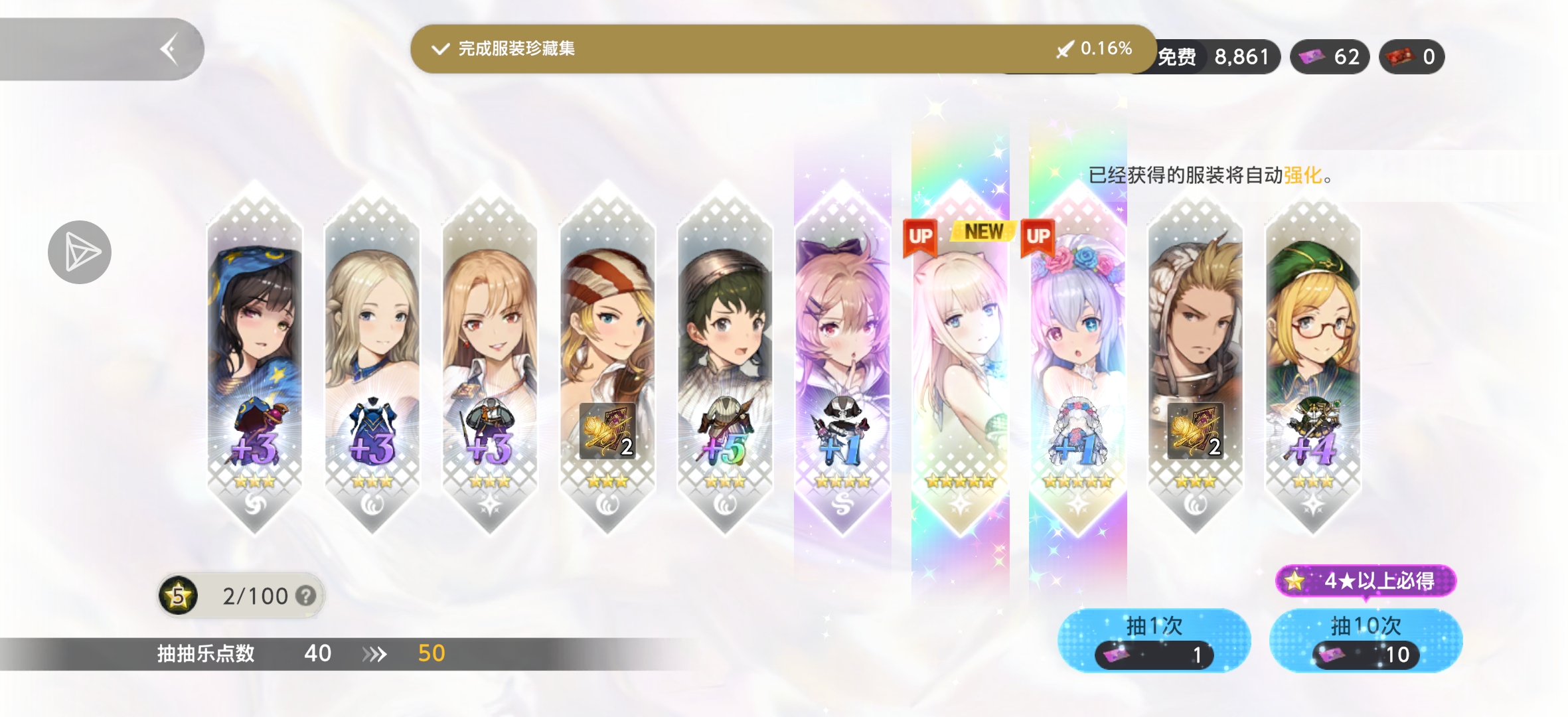Open the purple gacha ticket currency counter
The height and width of the screenshot is (717, 1568).
pyautogui.click(x=1328, y=56)
